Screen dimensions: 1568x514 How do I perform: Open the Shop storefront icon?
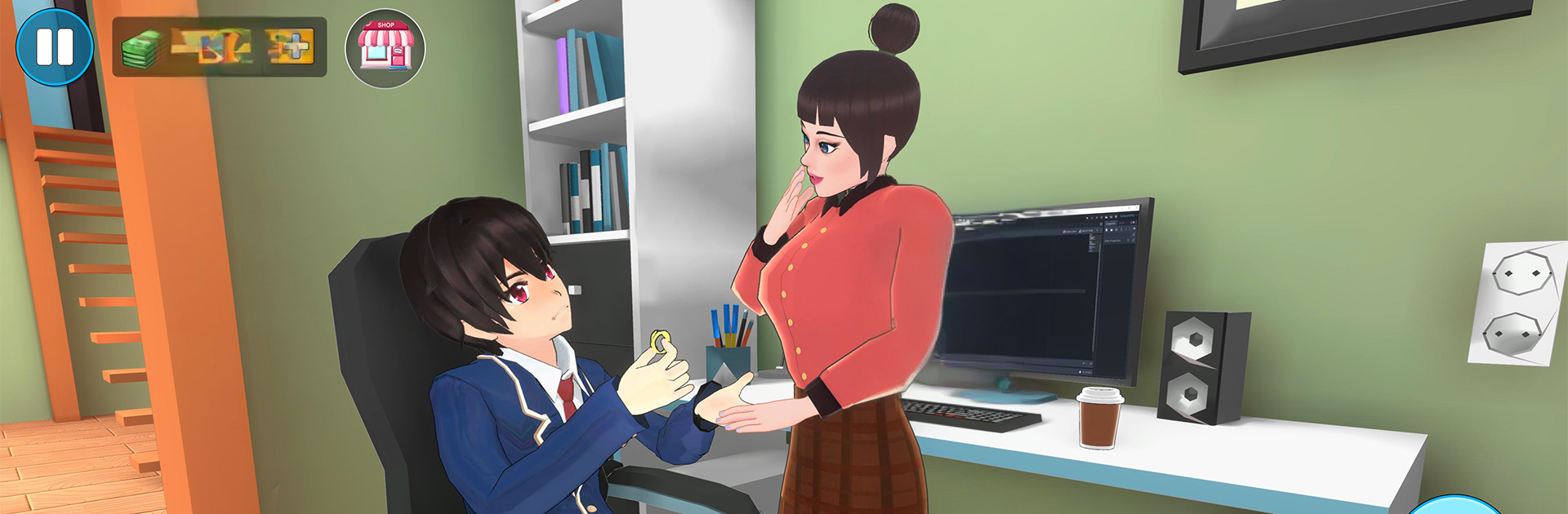385,48
